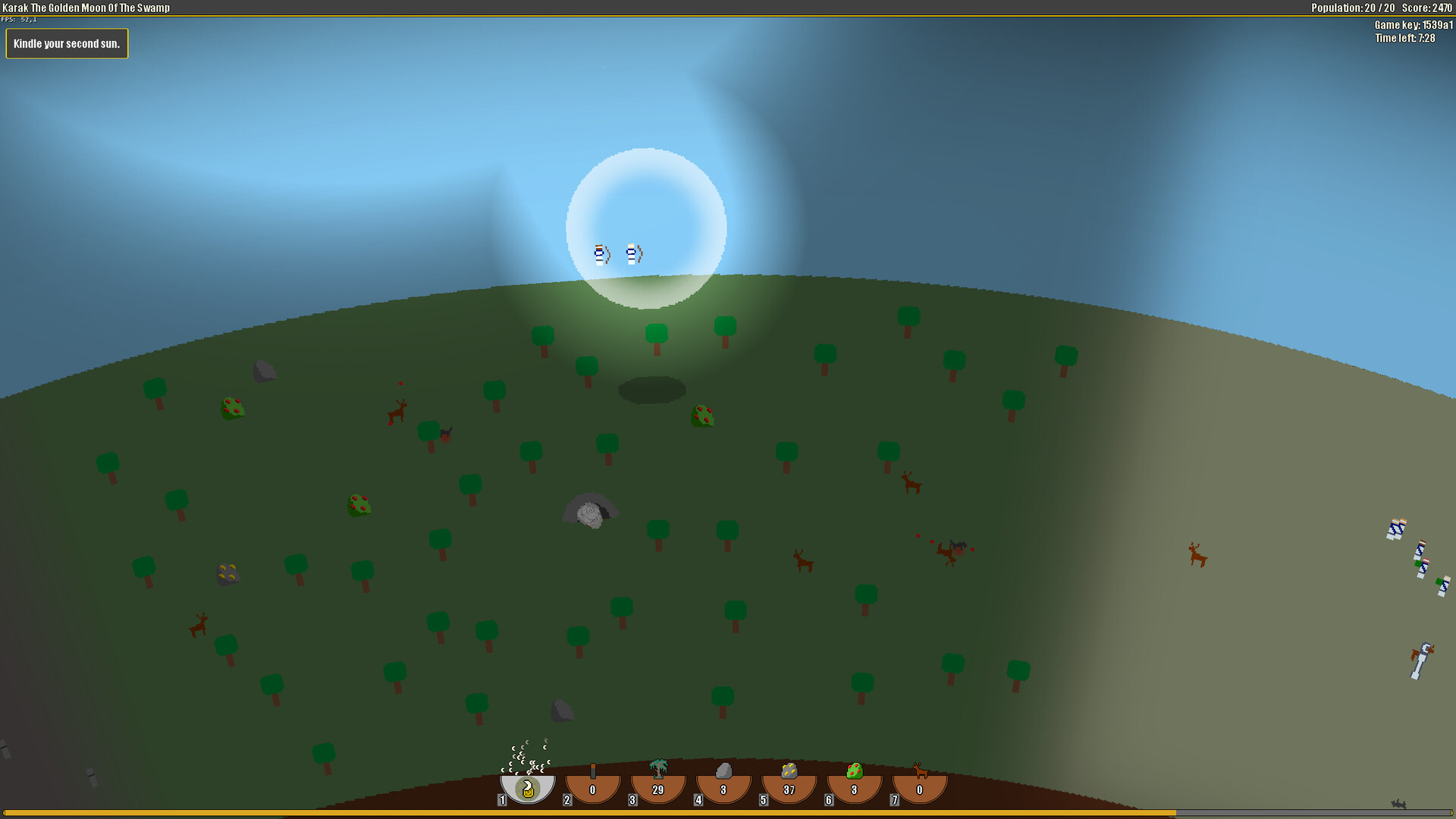Image resolution: width=1456 pixels, height=819 pixels.
Task: Select the palm tree in hotbar slot 3
Action: (x=657, y=786)
